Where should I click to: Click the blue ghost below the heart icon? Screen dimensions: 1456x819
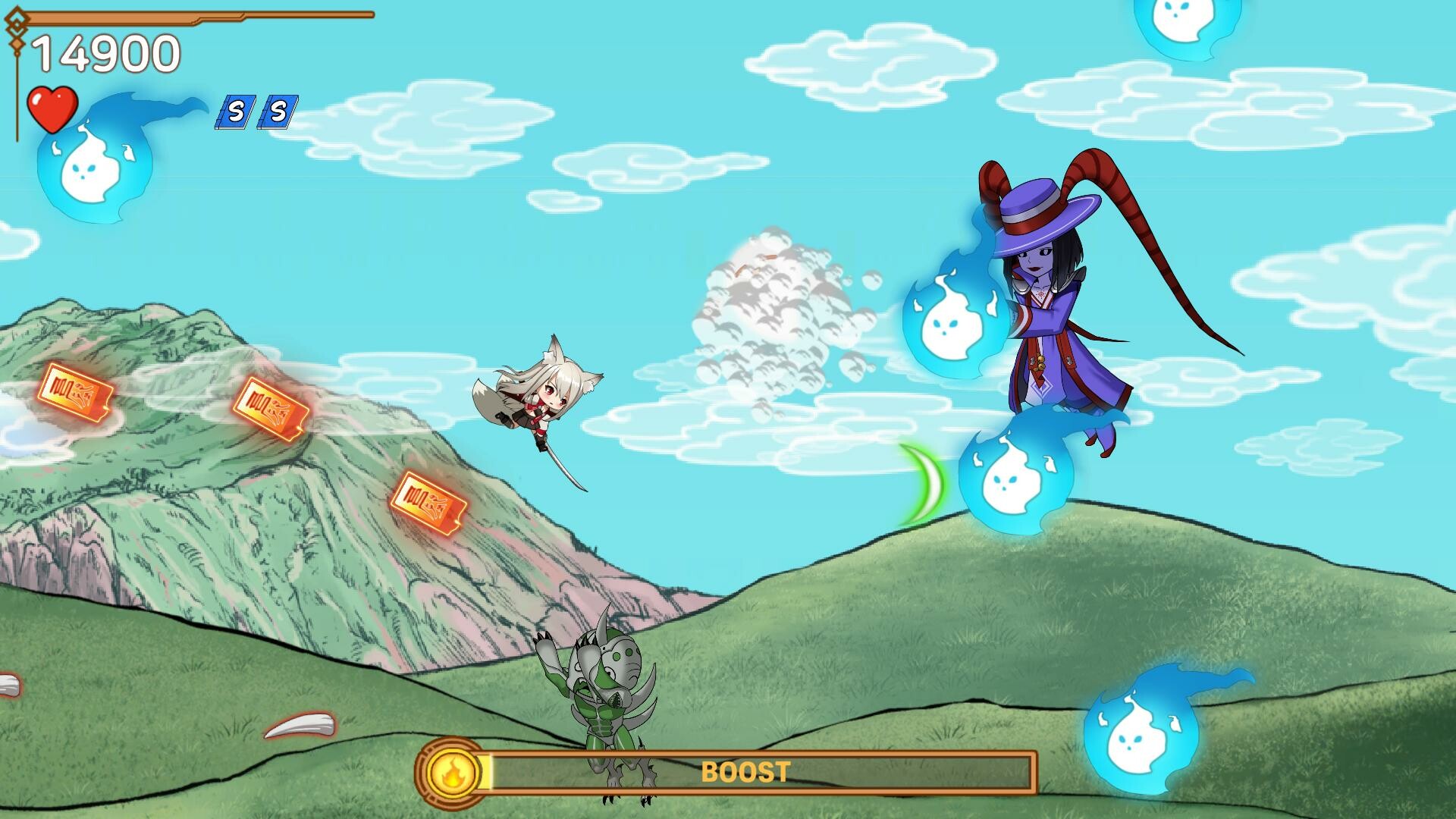pyautogui.click(x=87, y=171)
